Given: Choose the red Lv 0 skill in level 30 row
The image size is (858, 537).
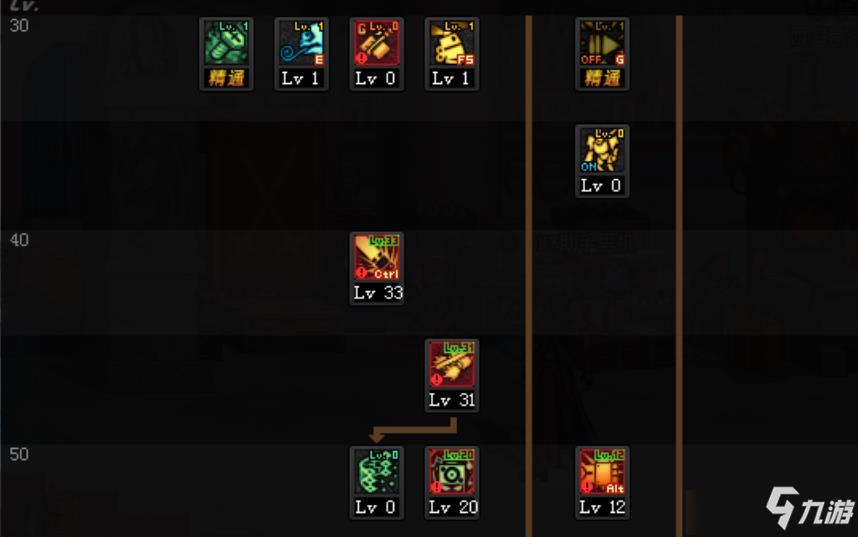Looking at the screenshot, I should 377,44.
